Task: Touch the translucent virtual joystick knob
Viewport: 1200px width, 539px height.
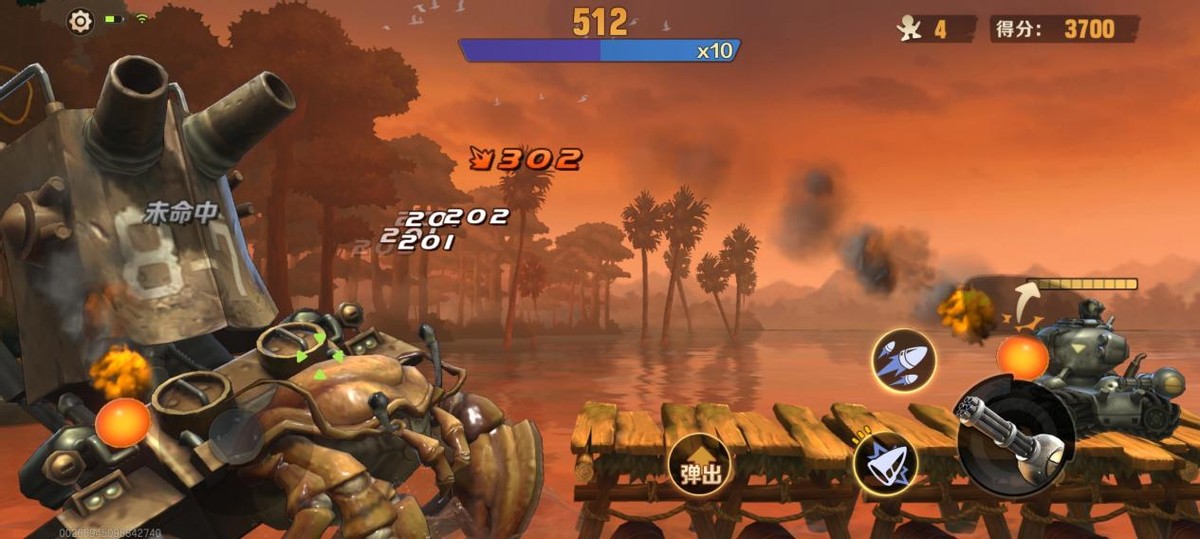Action: (236, 435)
